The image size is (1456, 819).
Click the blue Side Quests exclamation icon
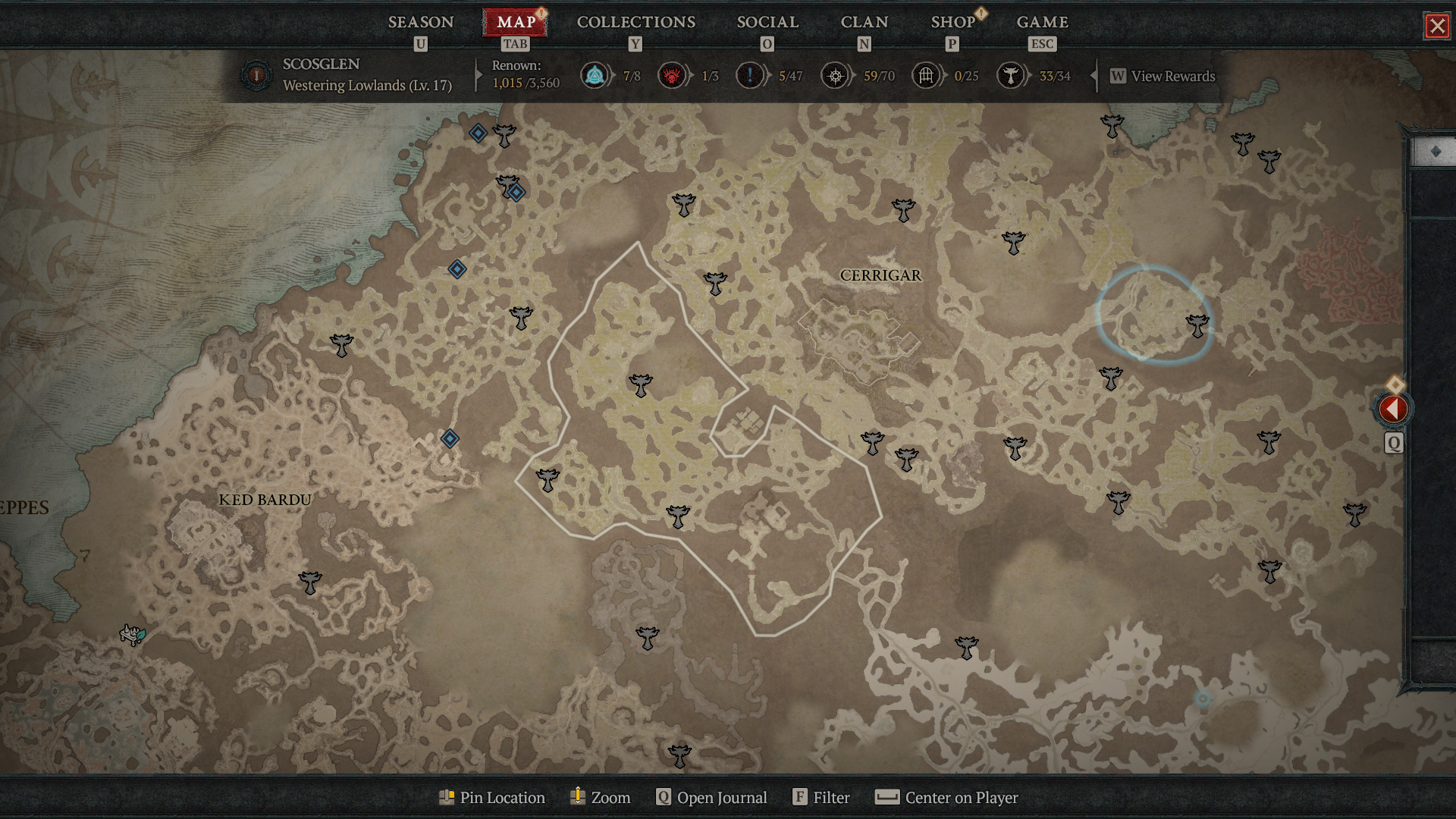pyautogui.click(x=751, y=75)
